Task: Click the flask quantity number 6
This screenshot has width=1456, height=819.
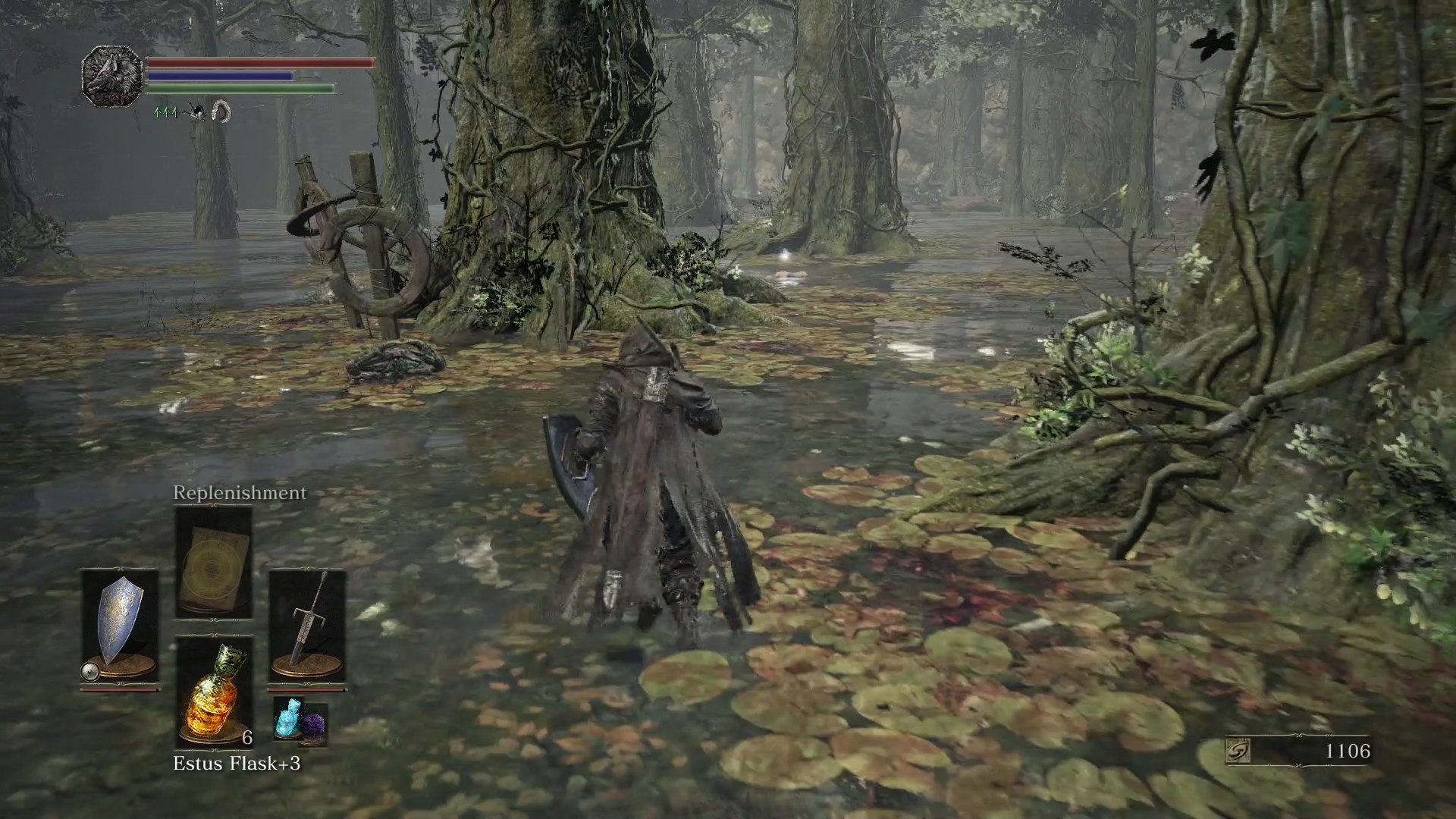Action: pyautogui.click(x=246, y=738)
